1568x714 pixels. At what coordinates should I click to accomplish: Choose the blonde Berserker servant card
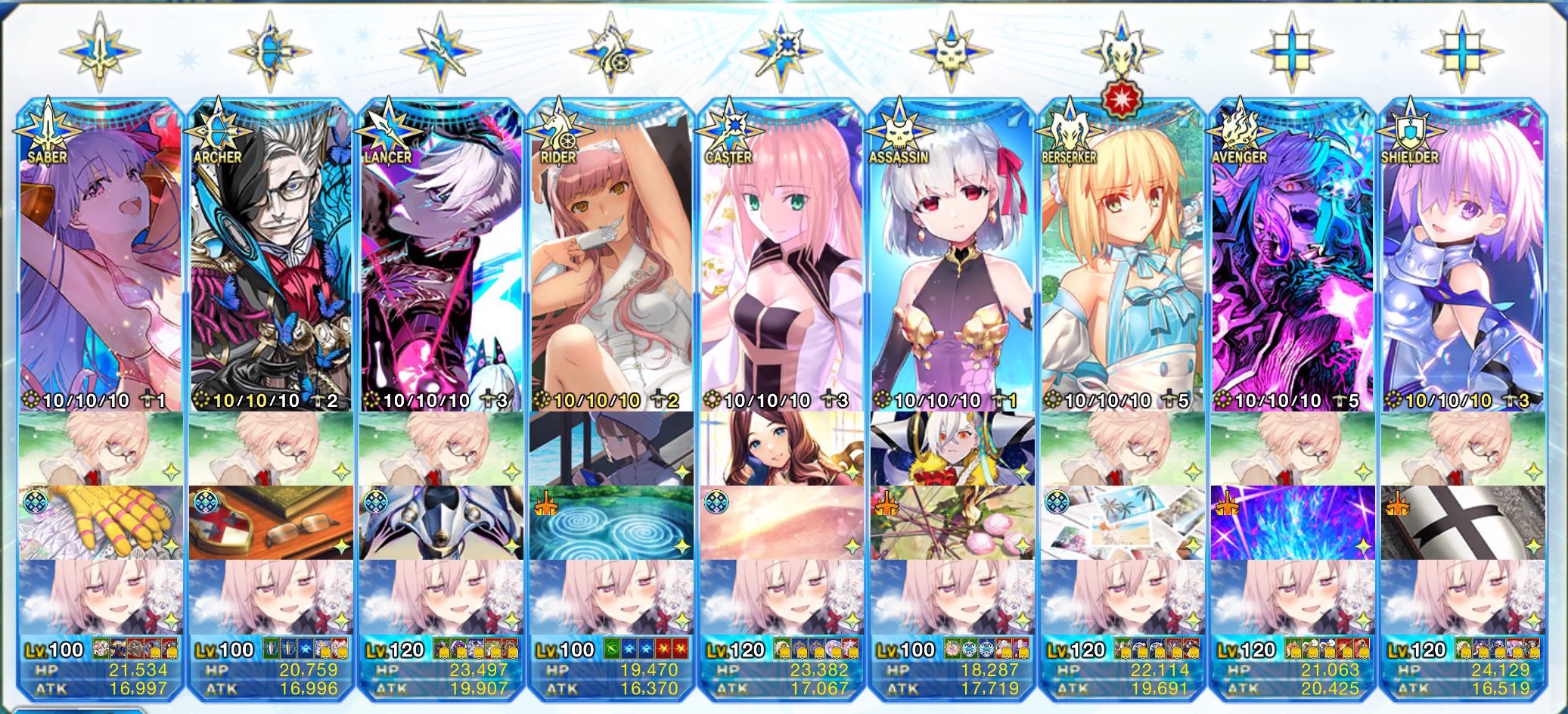(1122, 257)
